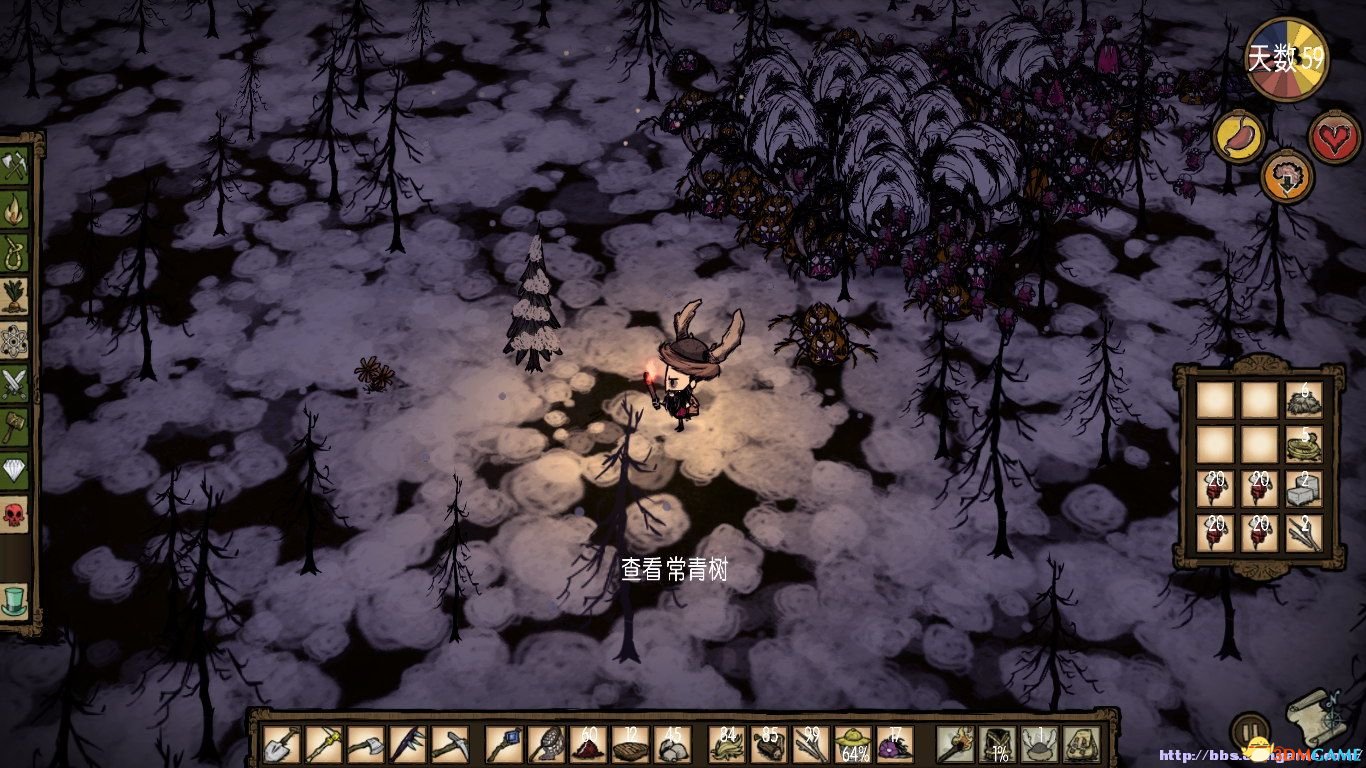This screenshot has width=1366, height=768.
Task: Switch to the Dress top hat tab
Action: (x=15, y=600)
